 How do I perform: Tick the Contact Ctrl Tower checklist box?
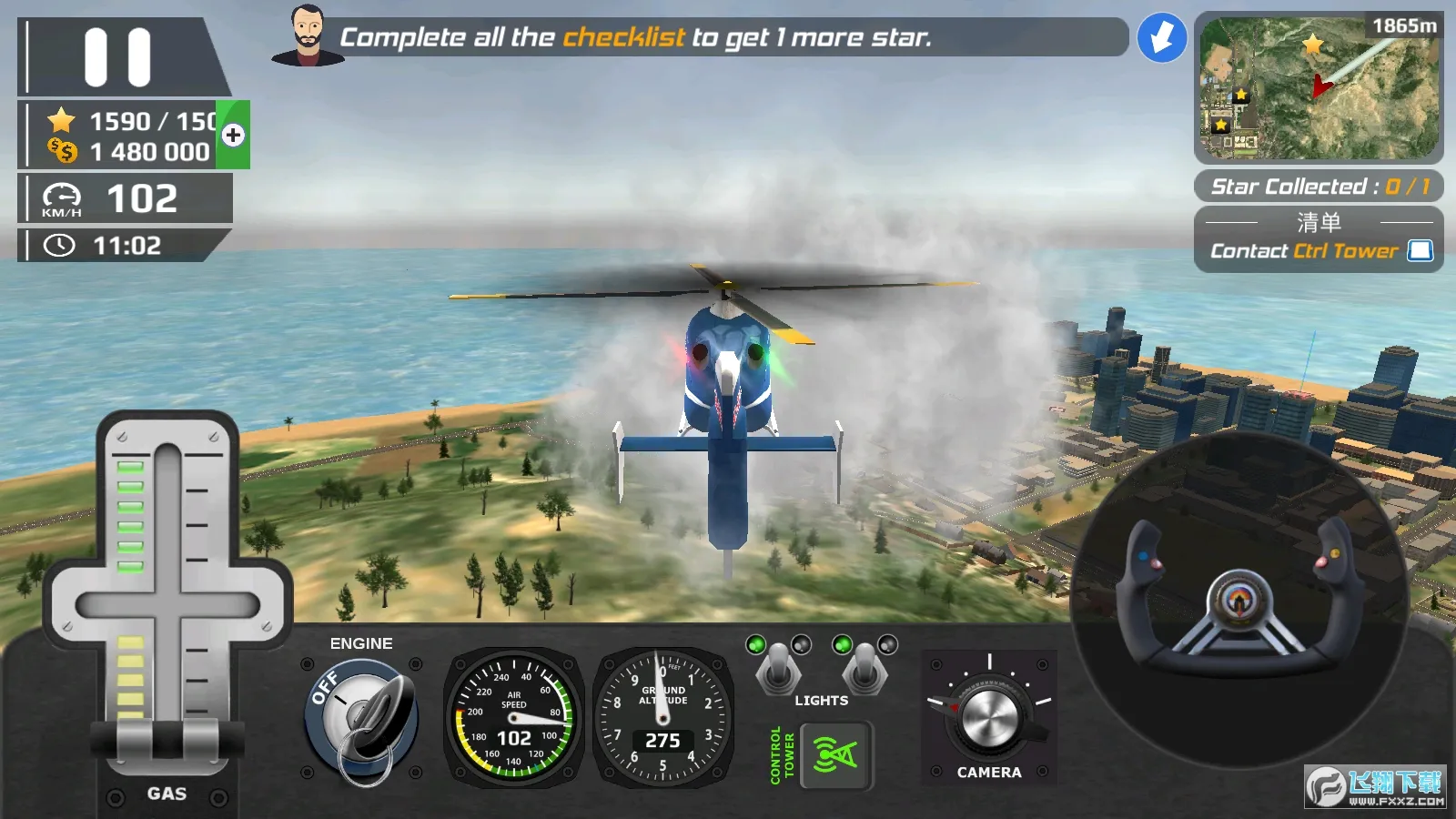1420,251
